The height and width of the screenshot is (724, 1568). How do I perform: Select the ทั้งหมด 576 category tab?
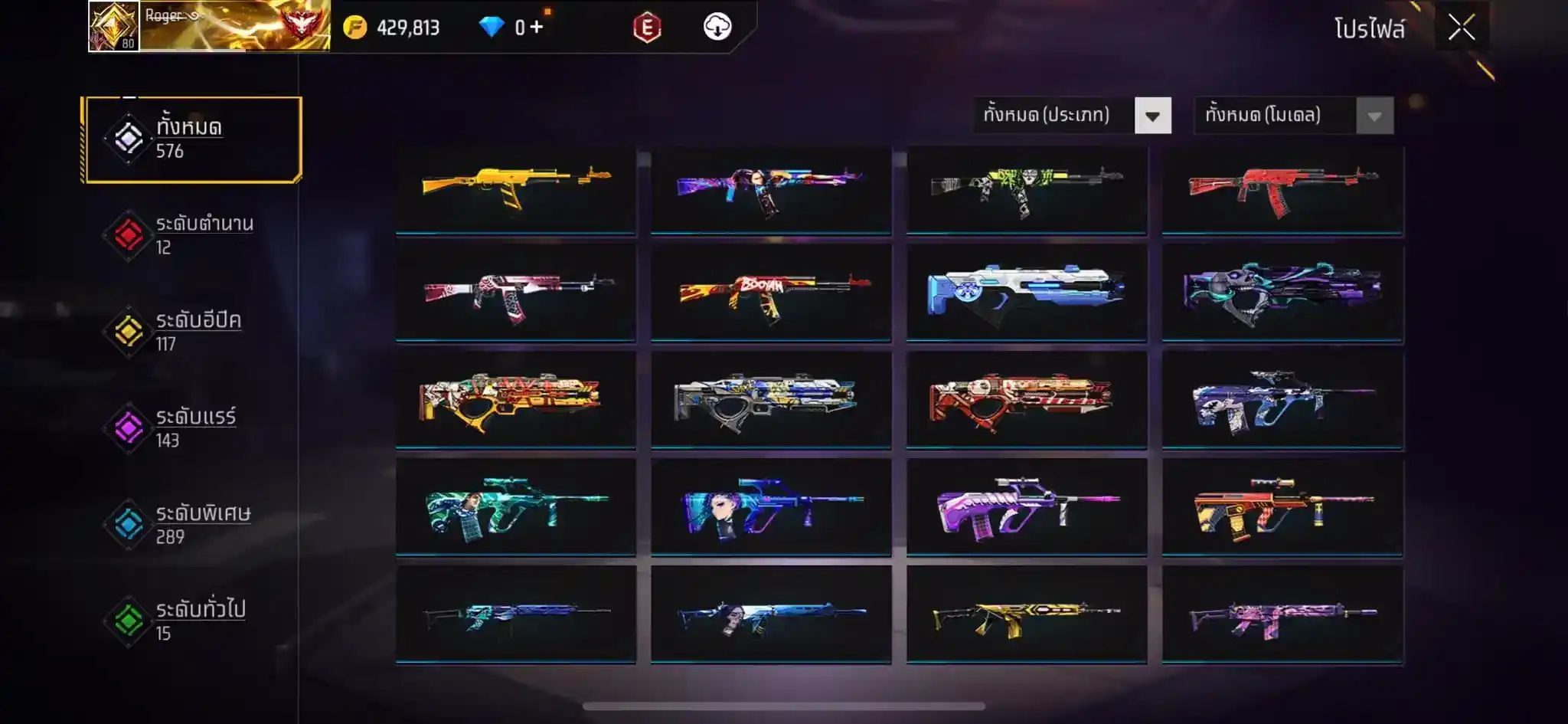pos(193,139)
